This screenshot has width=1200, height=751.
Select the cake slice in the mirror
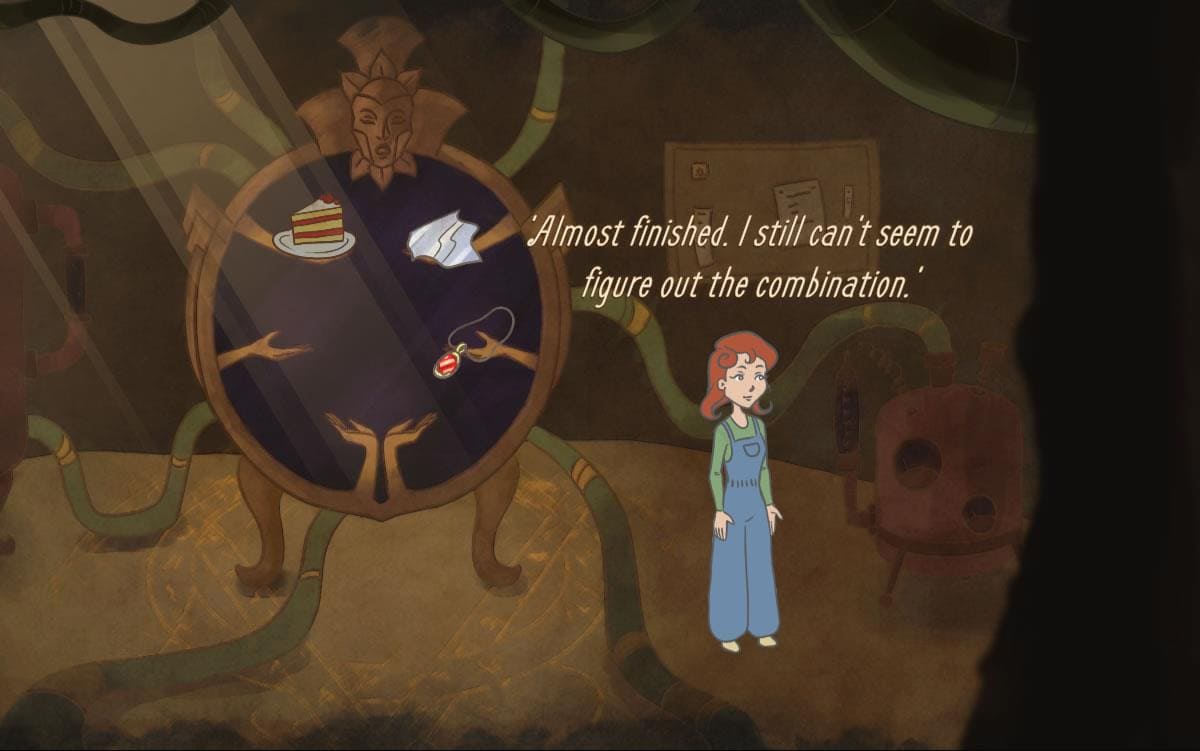pyautogui.click(x=317, y=225)
